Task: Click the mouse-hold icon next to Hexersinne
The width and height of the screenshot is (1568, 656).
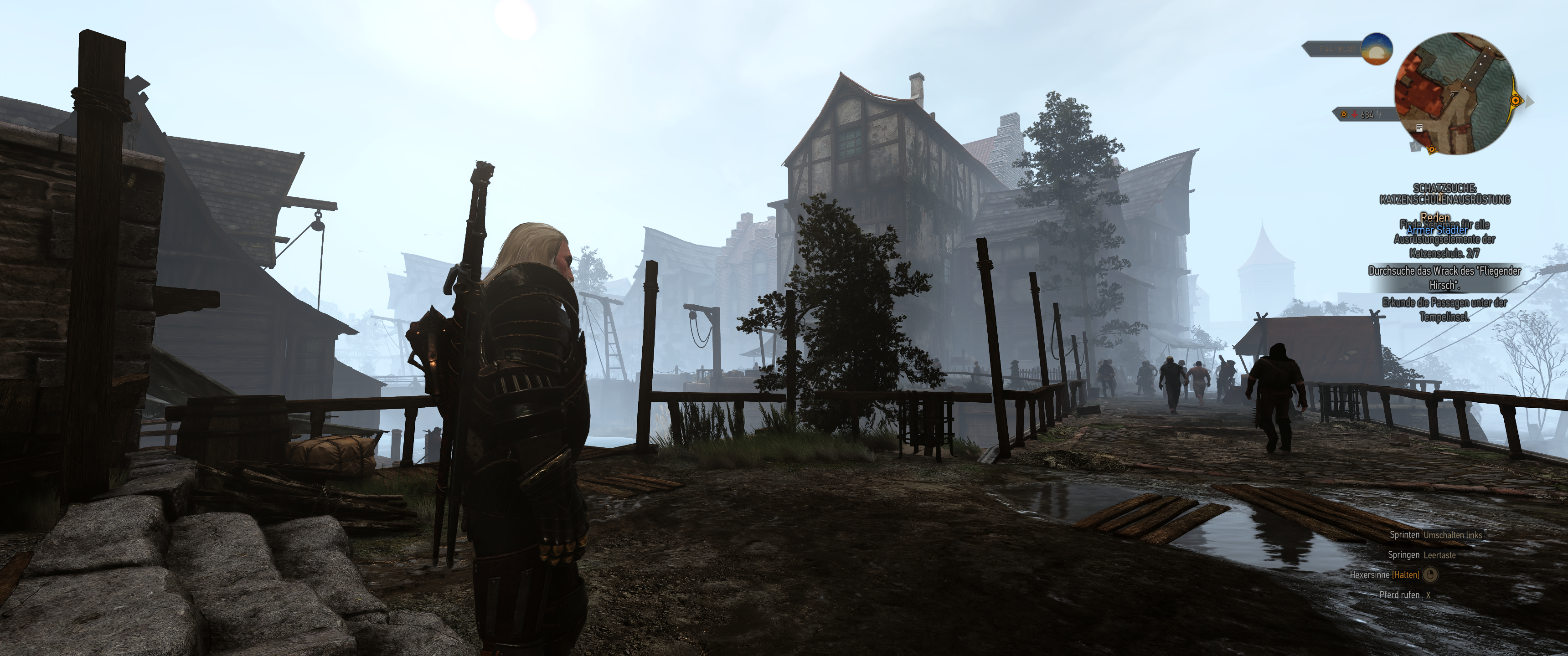Action: [x=1431, y=574]
